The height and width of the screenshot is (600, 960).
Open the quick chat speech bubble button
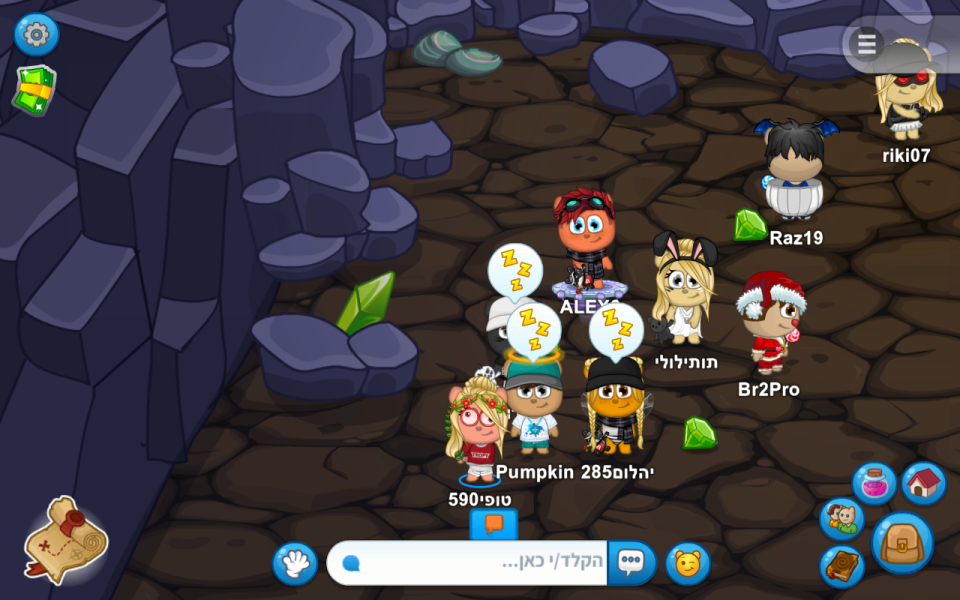(631, 563)
